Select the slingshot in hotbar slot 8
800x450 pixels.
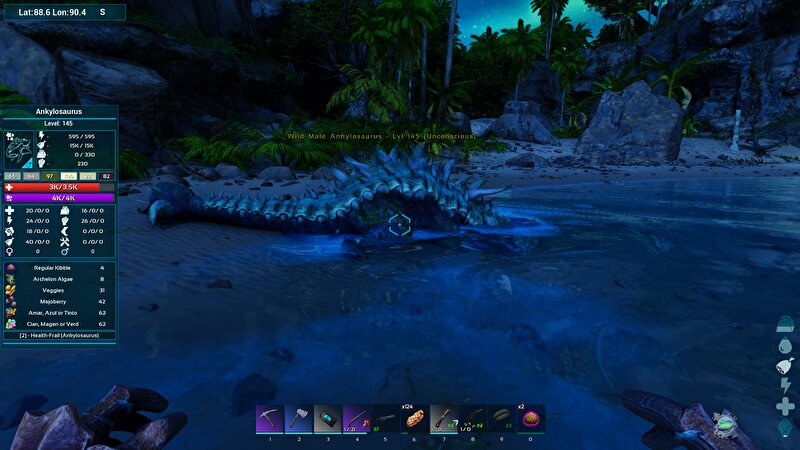tap(472, 418)
